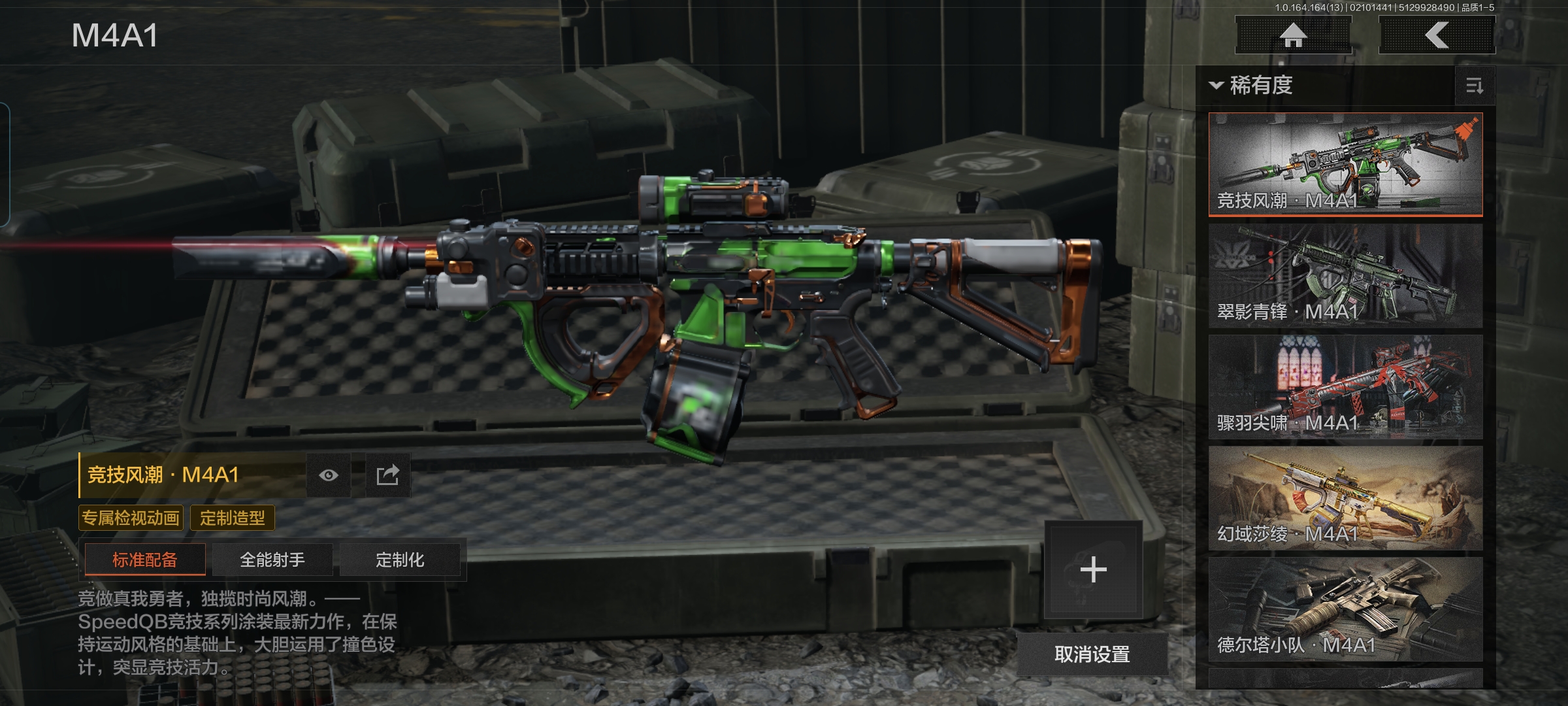The image size is (1568, 706).
Task: Open the 定制造型 tag
Action: [233, 518]
